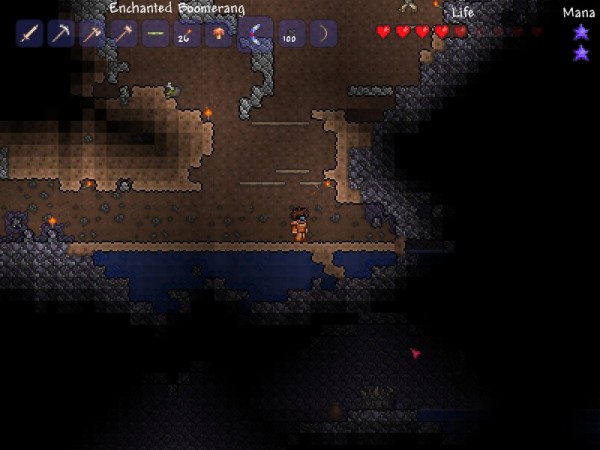The width and height of the screenshot is (600, 450).
Task: Select the sword in the hotbar
Action: coord(29,34)
